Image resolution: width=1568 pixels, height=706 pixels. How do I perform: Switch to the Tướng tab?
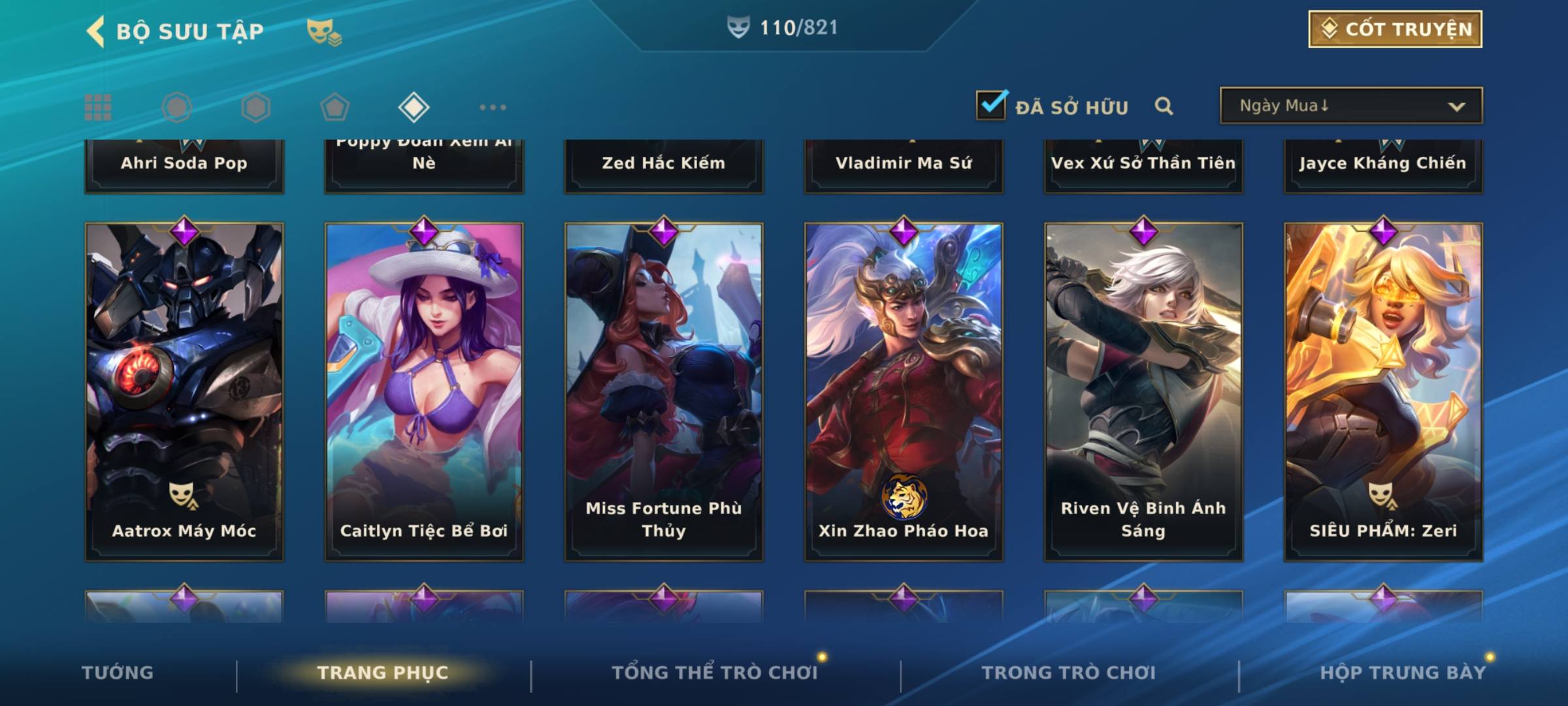click(x=118, y=673)
